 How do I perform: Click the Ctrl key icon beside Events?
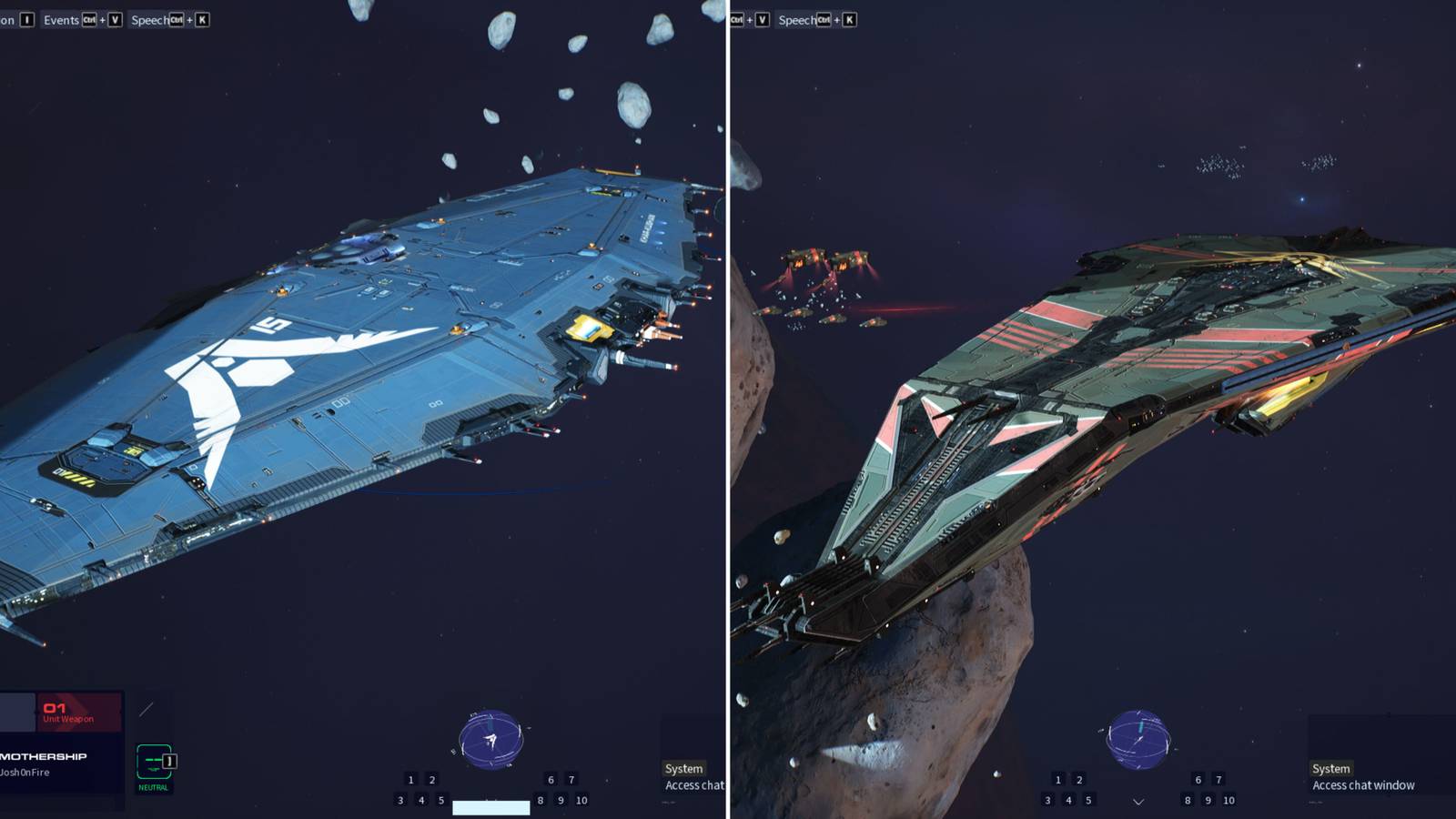[88, 20]
